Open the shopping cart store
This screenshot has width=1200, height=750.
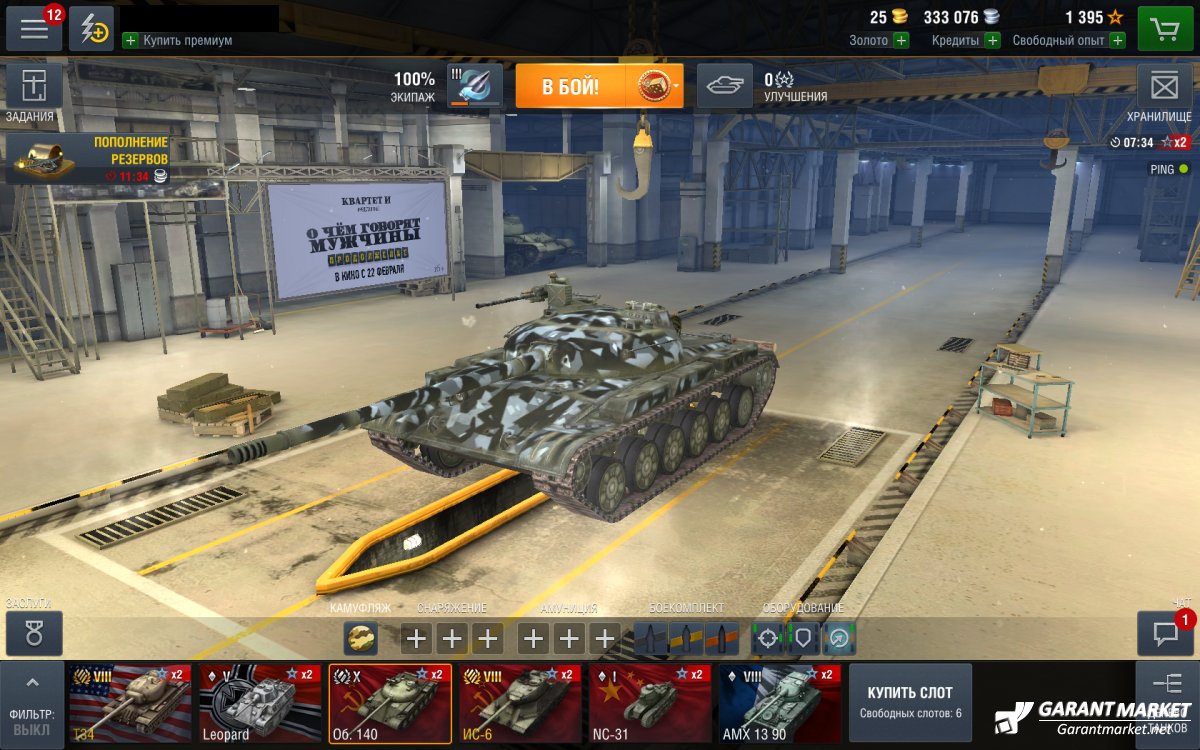(x=1164, y=29)
